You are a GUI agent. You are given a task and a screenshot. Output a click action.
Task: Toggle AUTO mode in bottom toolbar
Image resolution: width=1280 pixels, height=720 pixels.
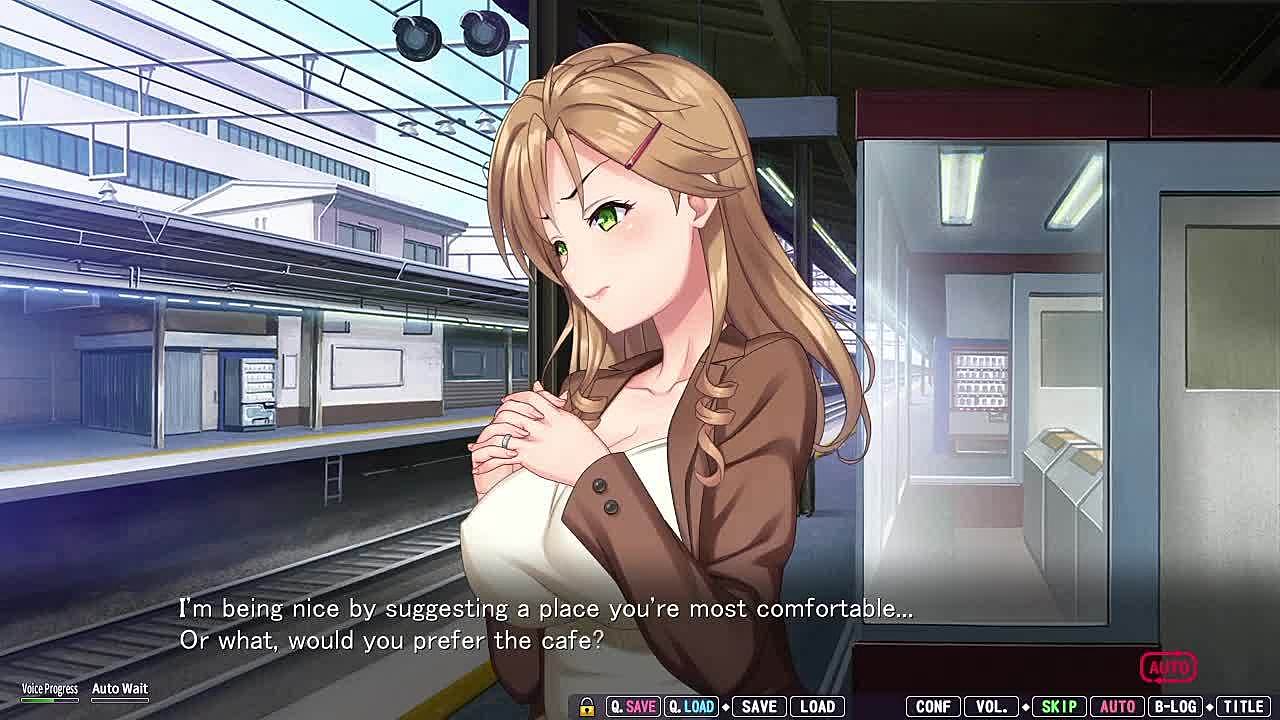pyautogui.click(x=1117, y=707)
